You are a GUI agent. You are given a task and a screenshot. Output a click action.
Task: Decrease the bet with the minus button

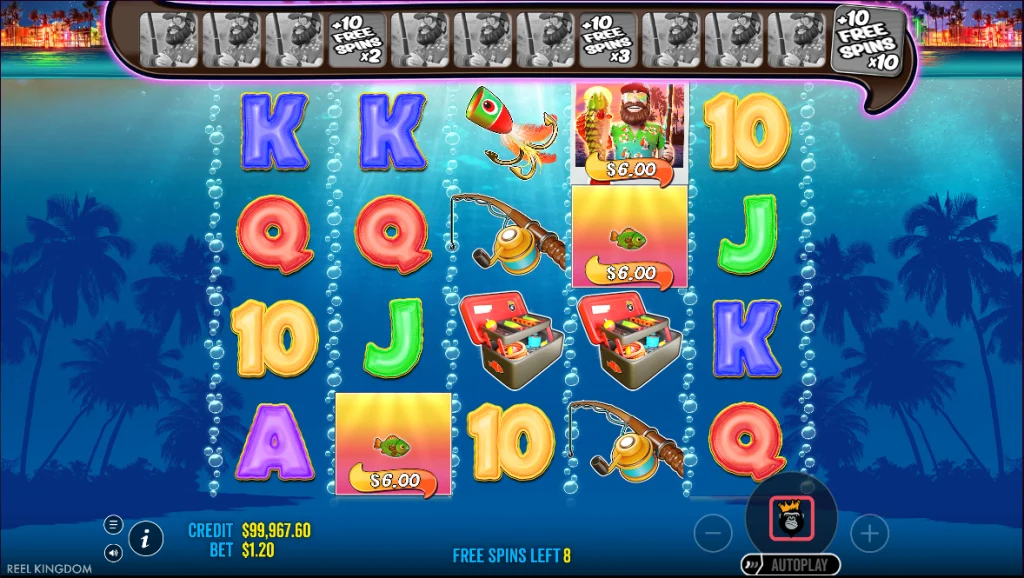point(713,534)
